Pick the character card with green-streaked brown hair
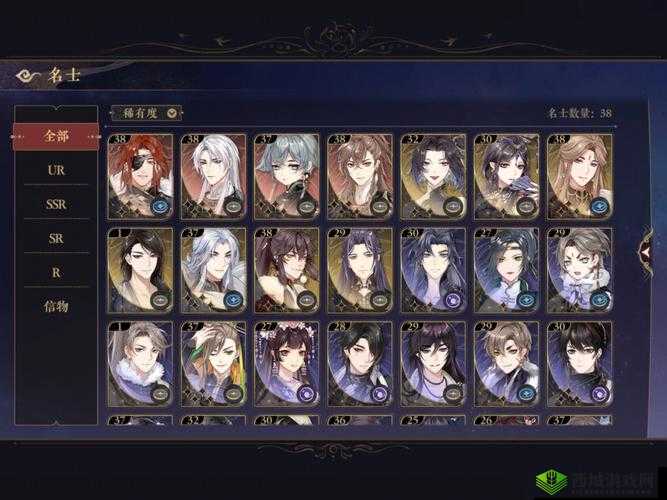This screenshot has height=500, width=667. (x=212, y=362)
